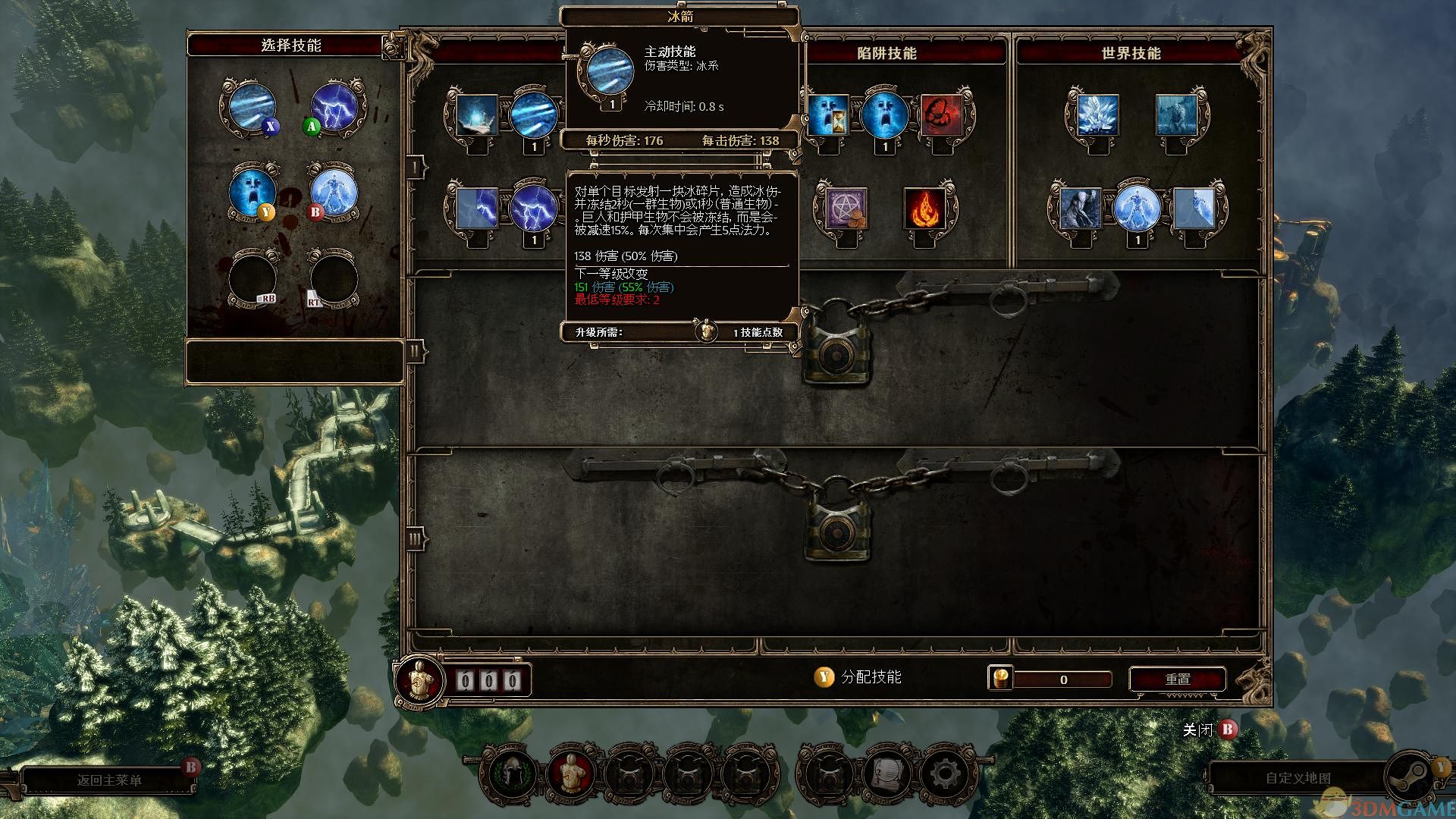Open the helmet with laurel wreath menu
The image size is (1456, 819).
pyautogui.click(x=509, y=774)
